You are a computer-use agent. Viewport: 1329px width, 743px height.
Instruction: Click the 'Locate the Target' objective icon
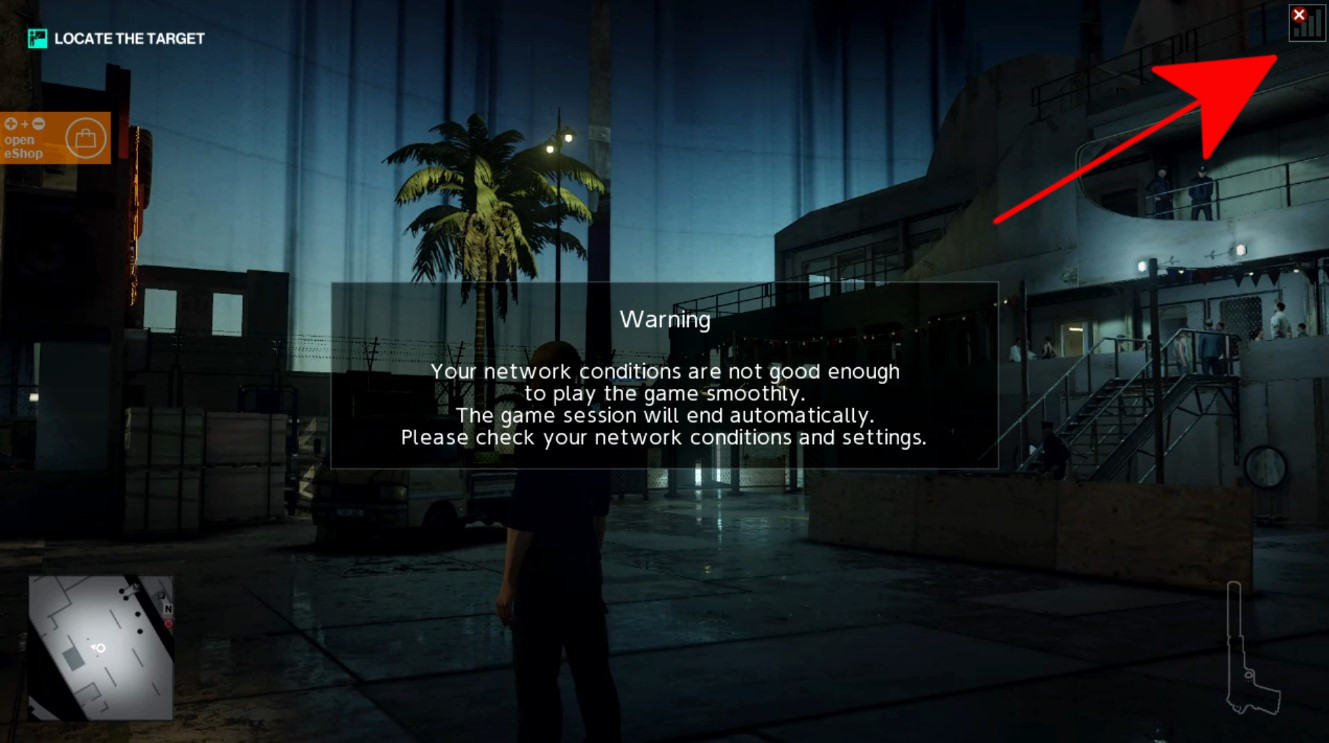pyautogui.click(x=38, y=38)
